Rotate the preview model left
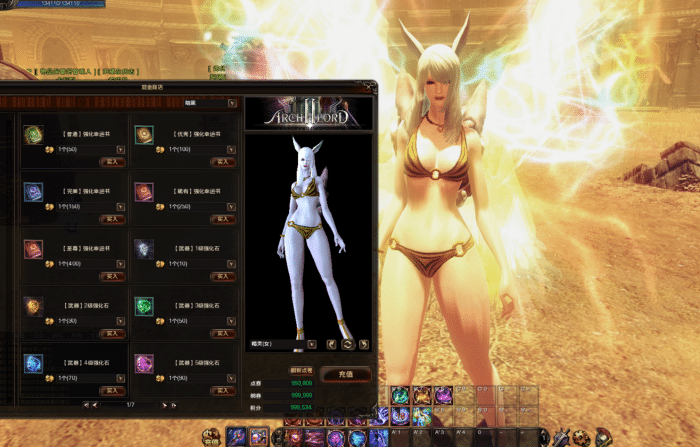The image size is (700, 447). point(331,344)
